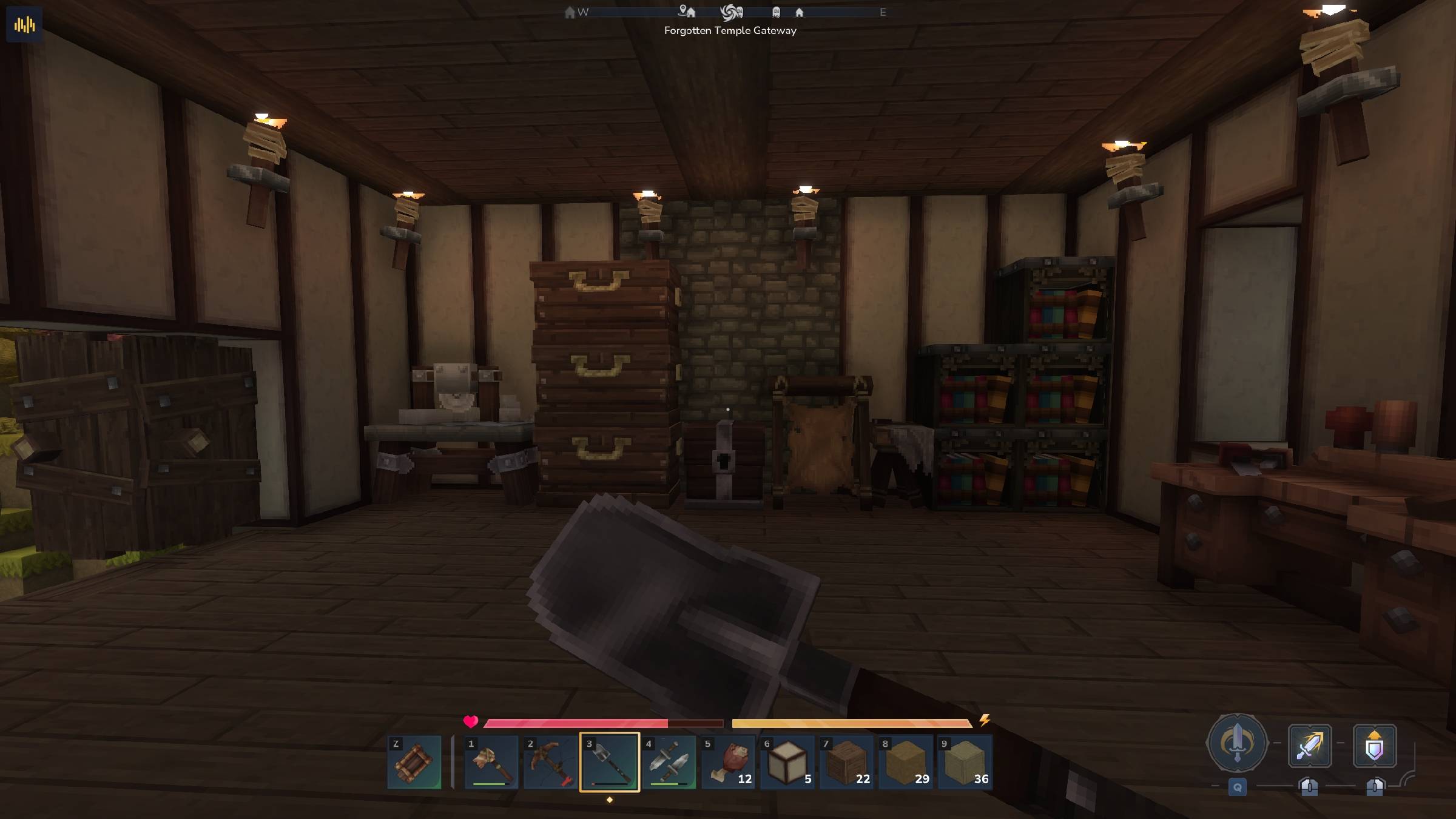
Task: Click the swirling portal marker on compass
Action: click(x=731, y=12)
